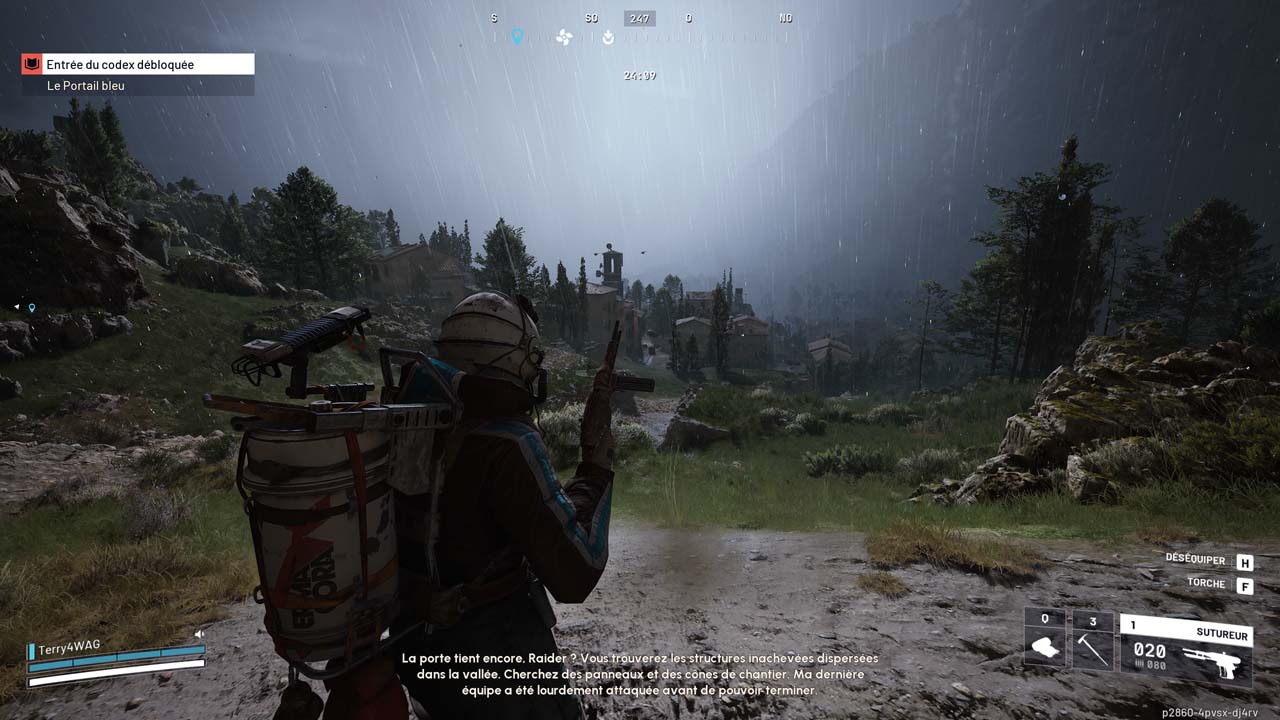Click the download-arrow marker on the compass
This screenshot has width=1280, height=720.
[x=608, y=38]
